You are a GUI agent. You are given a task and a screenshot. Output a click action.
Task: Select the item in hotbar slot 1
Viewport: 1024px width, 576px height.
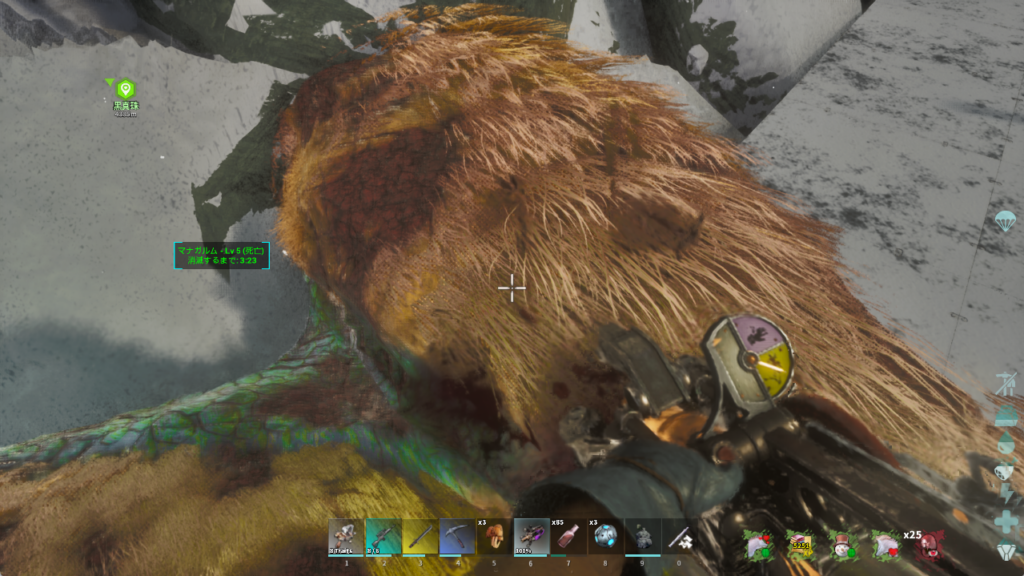pyautogui.click(x=346, y=536)
